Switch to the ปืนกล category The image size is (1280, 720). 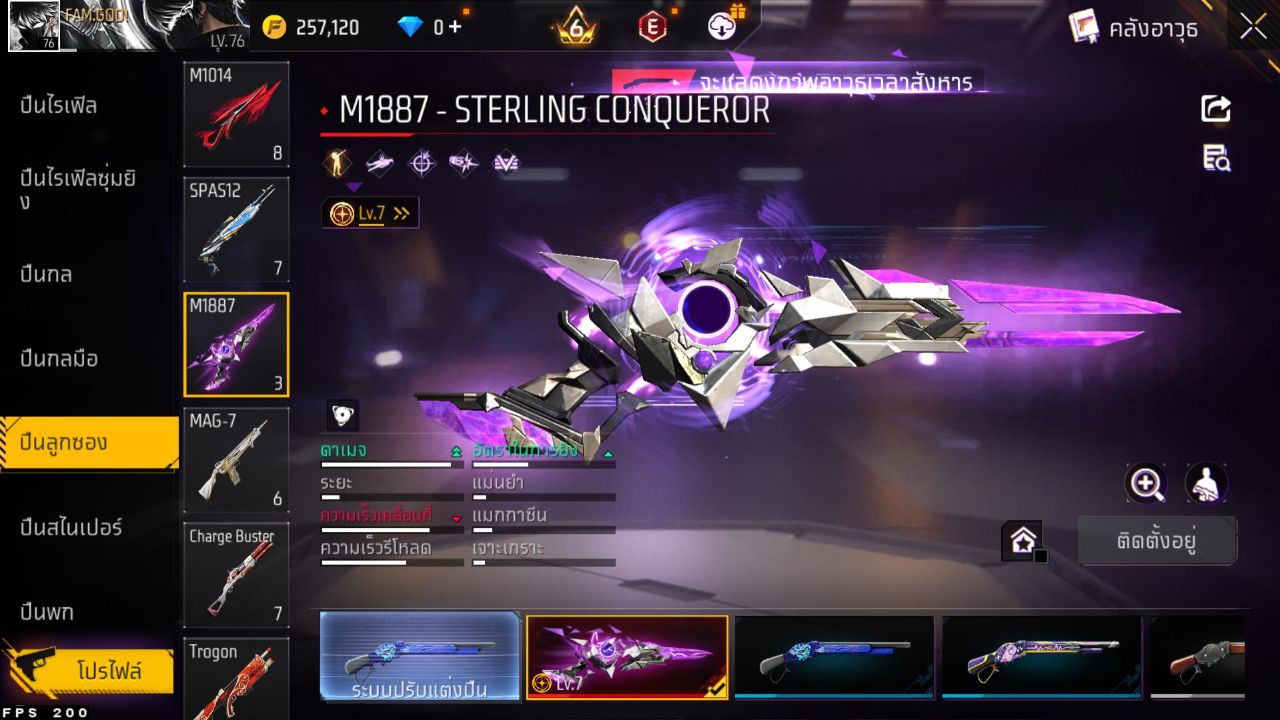[x=46, y=274]
